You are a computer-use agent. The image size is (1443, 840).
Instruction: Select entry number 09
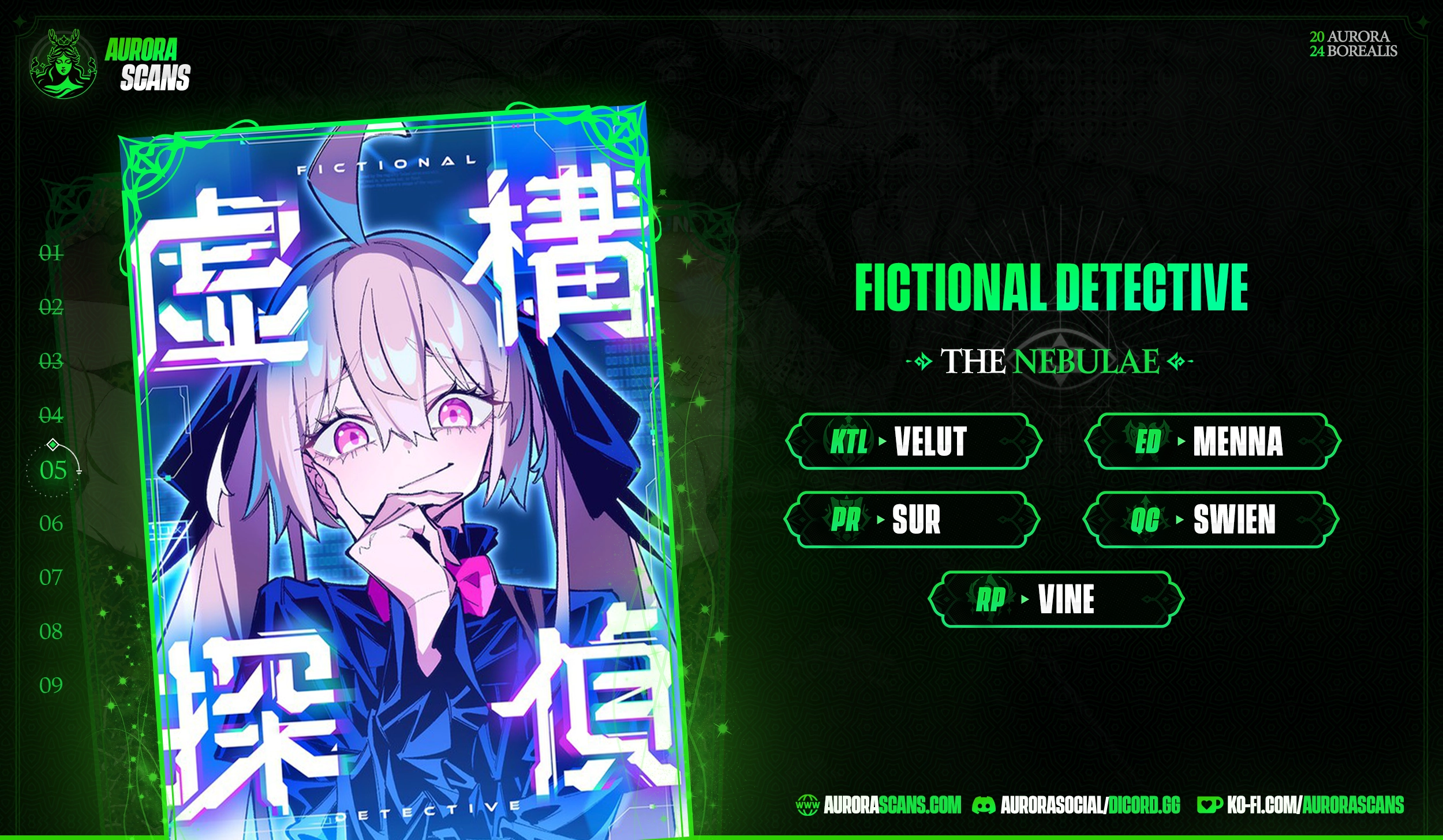51,685
